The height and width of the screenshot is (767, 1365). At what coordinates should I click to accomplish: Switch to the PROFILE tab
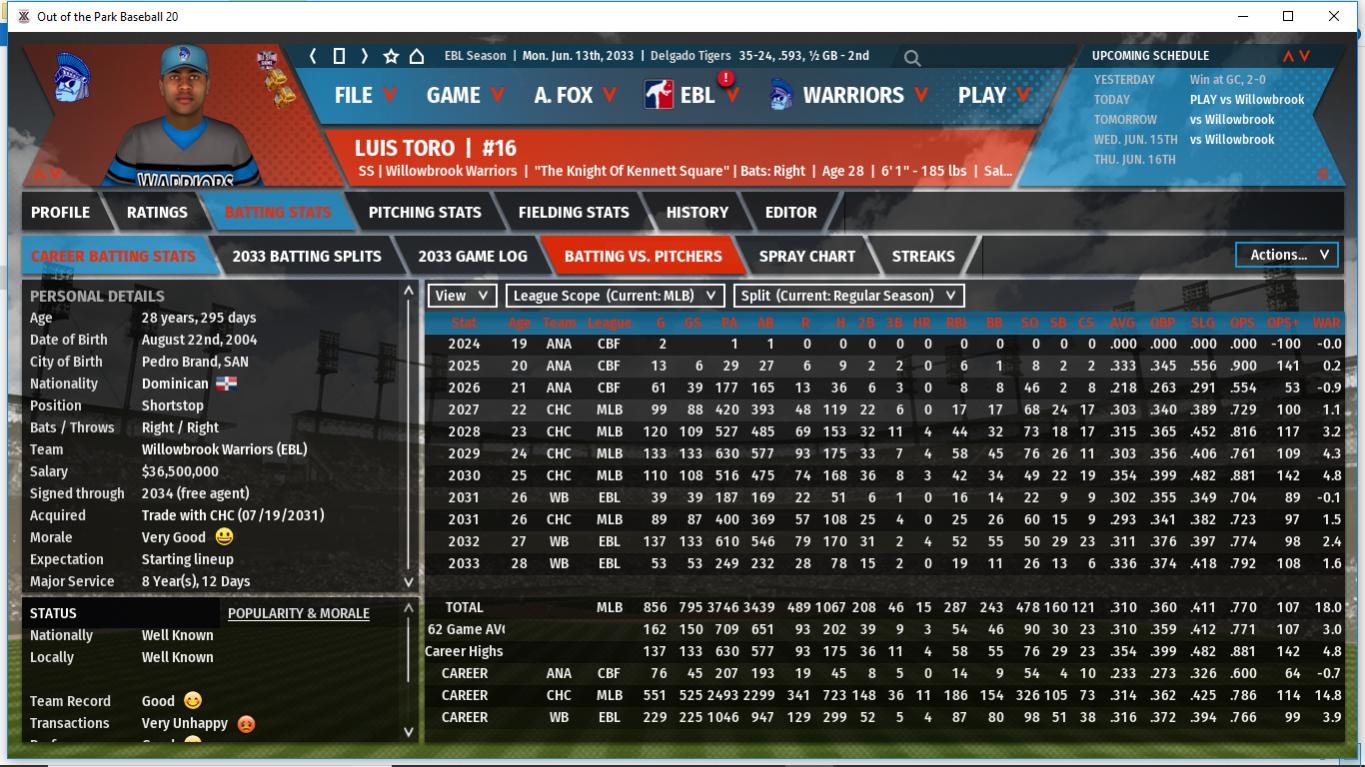(60, 212)
